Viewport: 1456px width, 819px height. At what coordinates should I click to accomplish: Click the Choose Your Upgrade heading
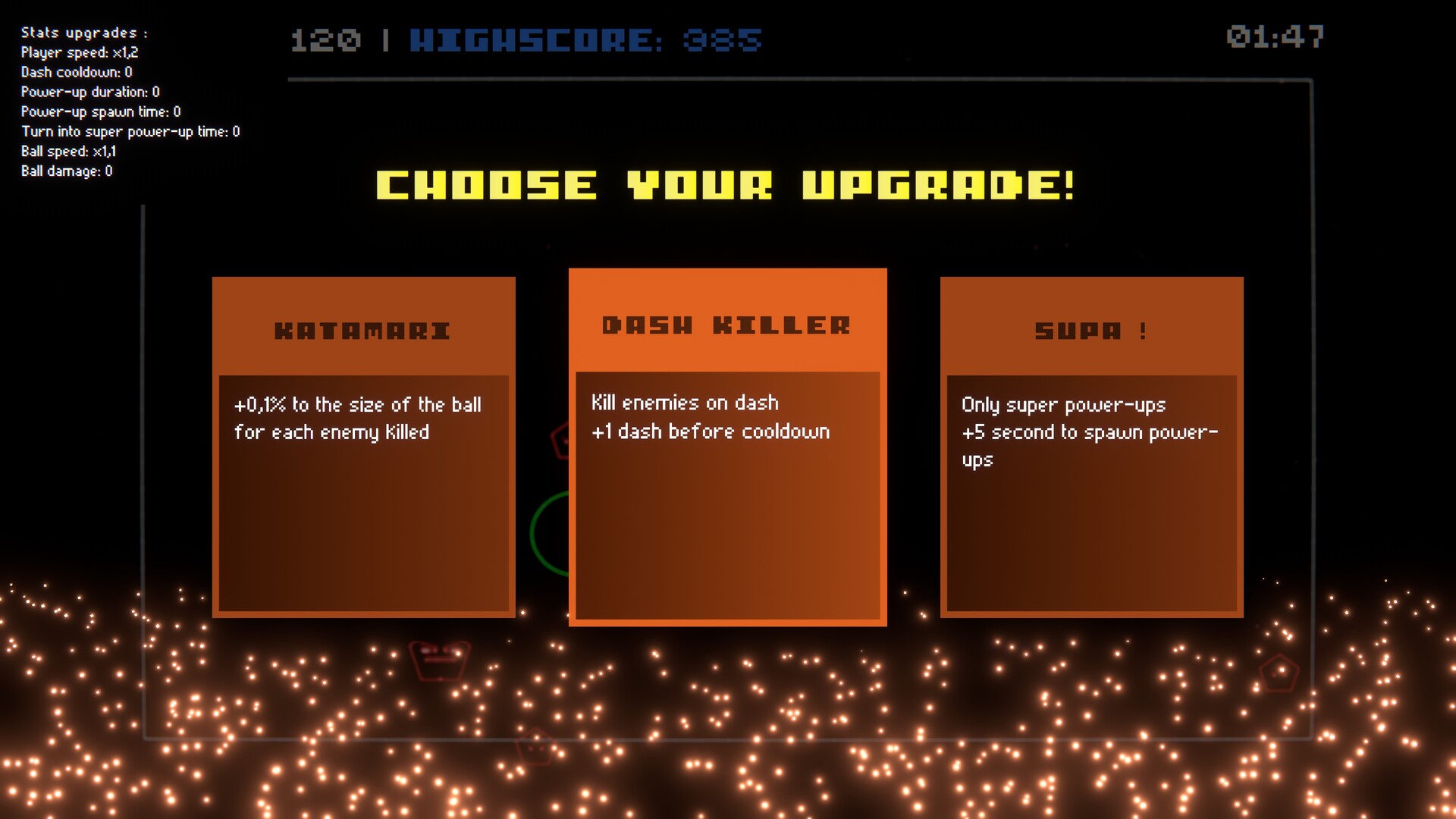[x=726, y=184]
